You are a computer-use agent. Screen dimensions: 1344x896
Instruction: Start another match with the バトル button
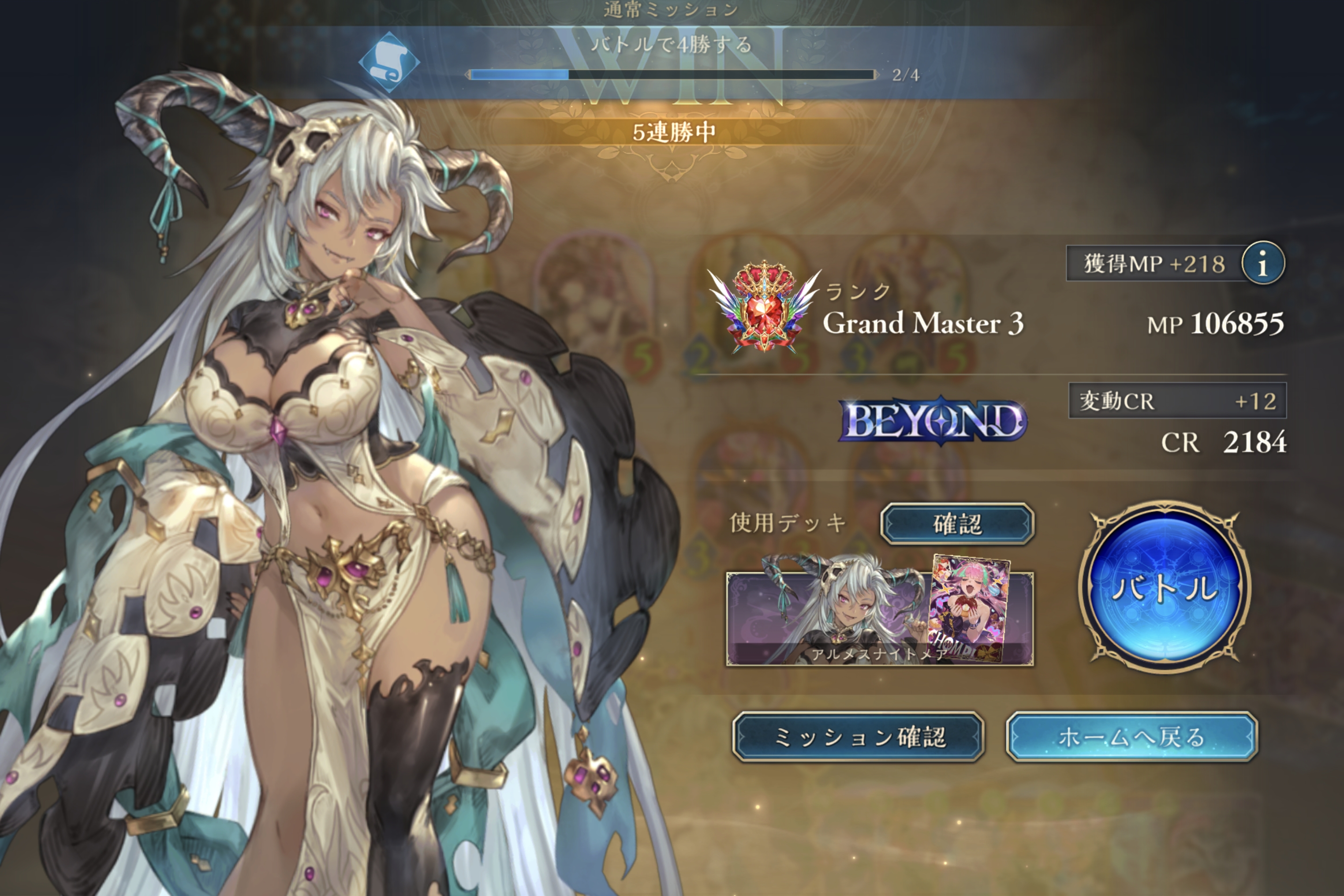point(1165,587)
